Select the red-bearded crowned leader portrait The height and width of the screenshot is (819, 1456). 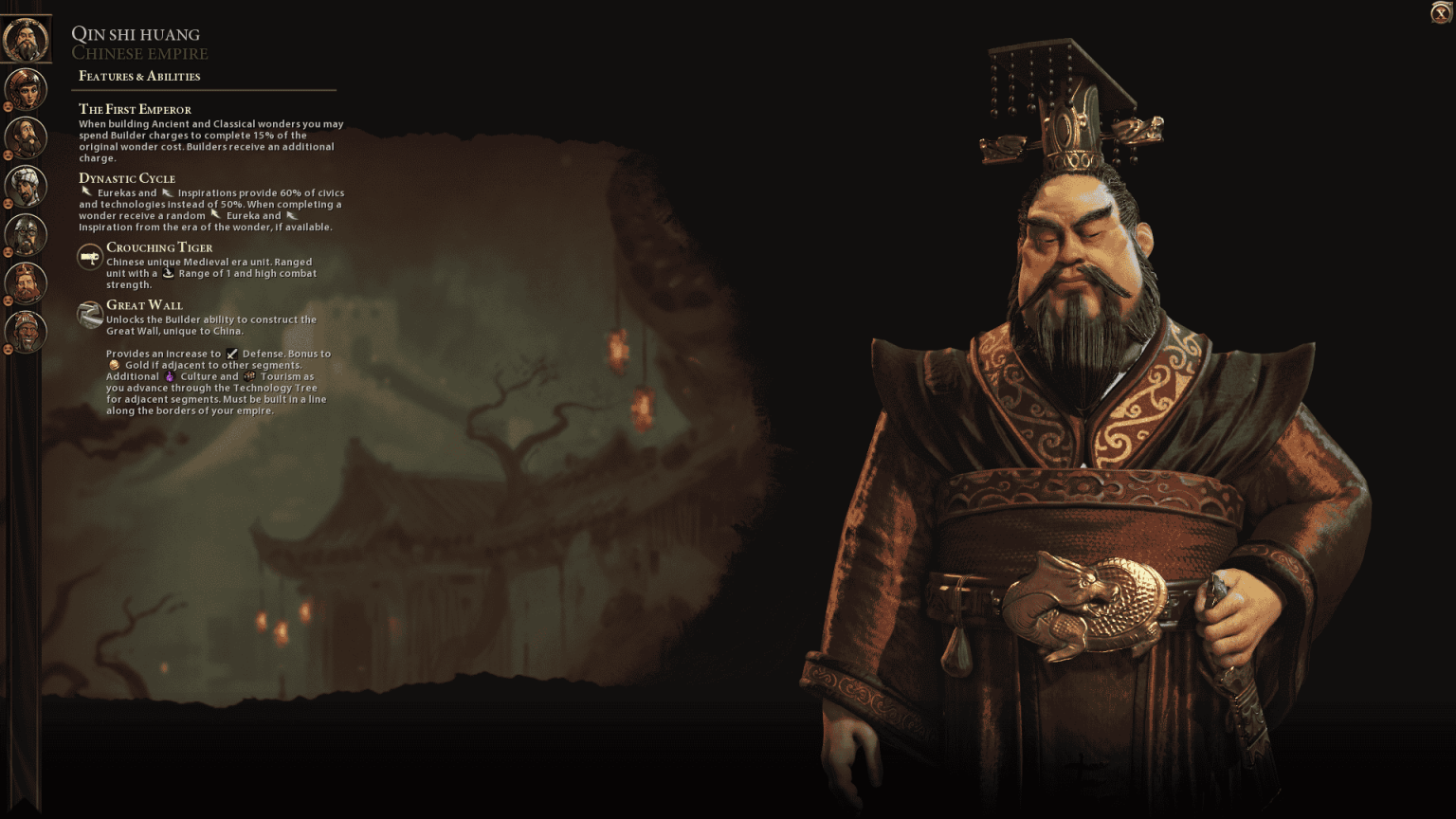tap(27, 284)
